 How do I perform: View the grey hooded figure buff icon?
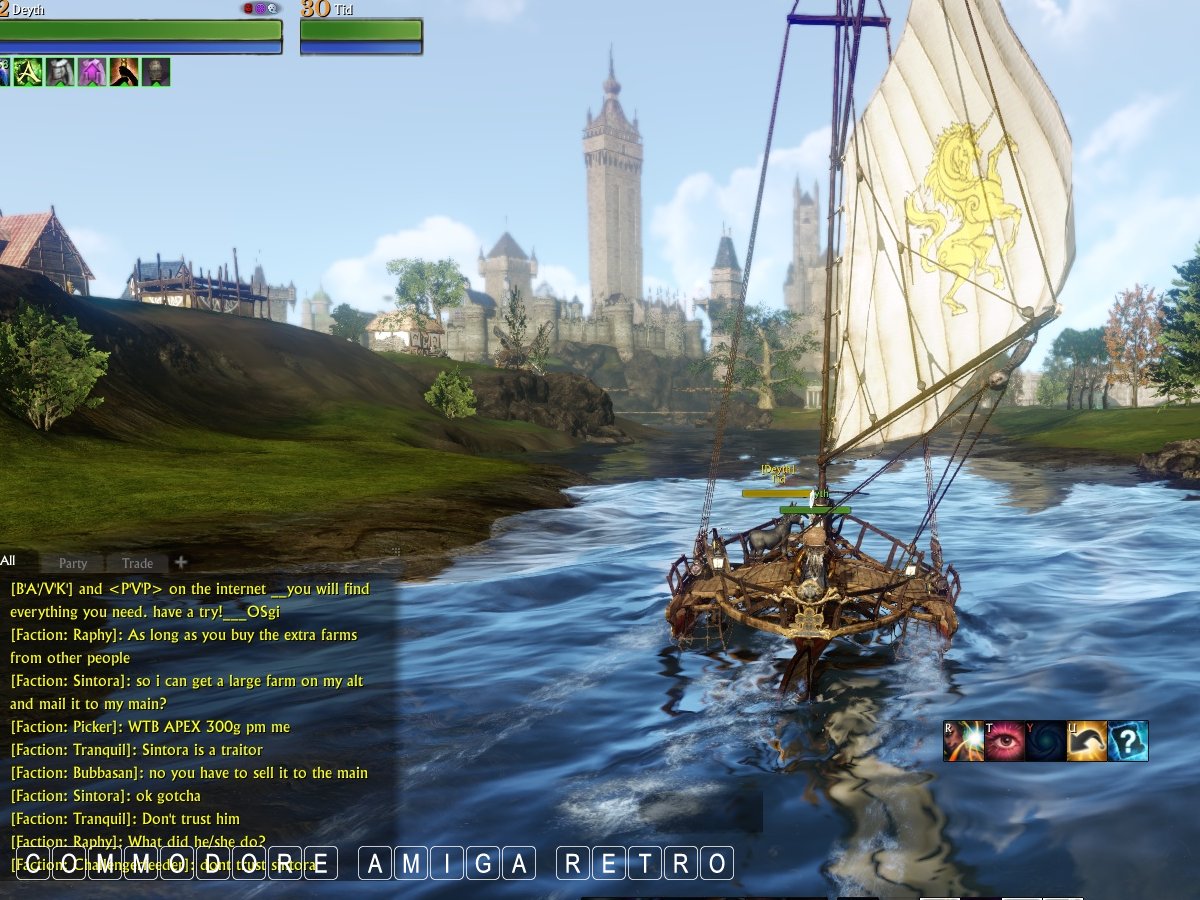pyautogui.click(x=59, y=72)
